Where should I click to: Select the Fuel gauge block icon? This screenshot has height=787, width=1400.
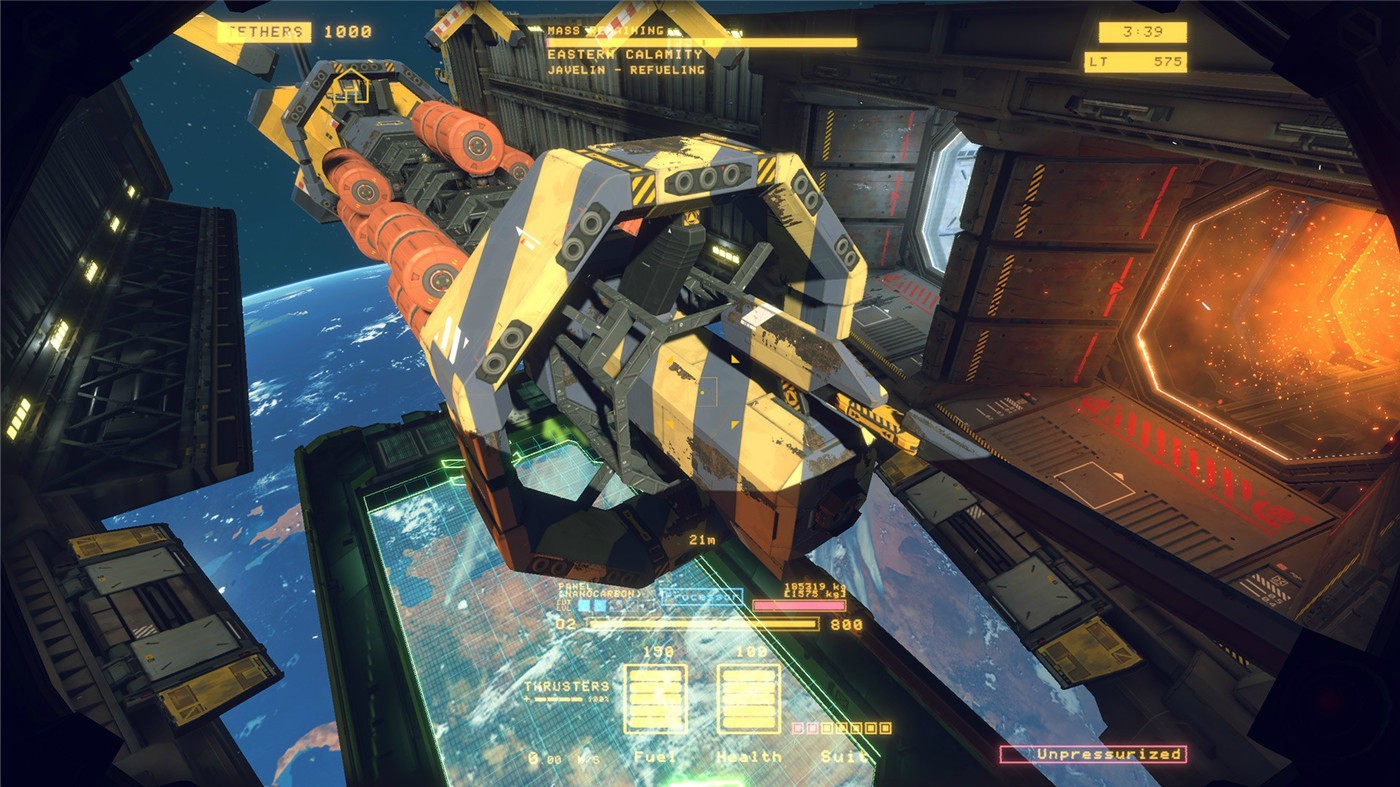(x=654, y=698)
